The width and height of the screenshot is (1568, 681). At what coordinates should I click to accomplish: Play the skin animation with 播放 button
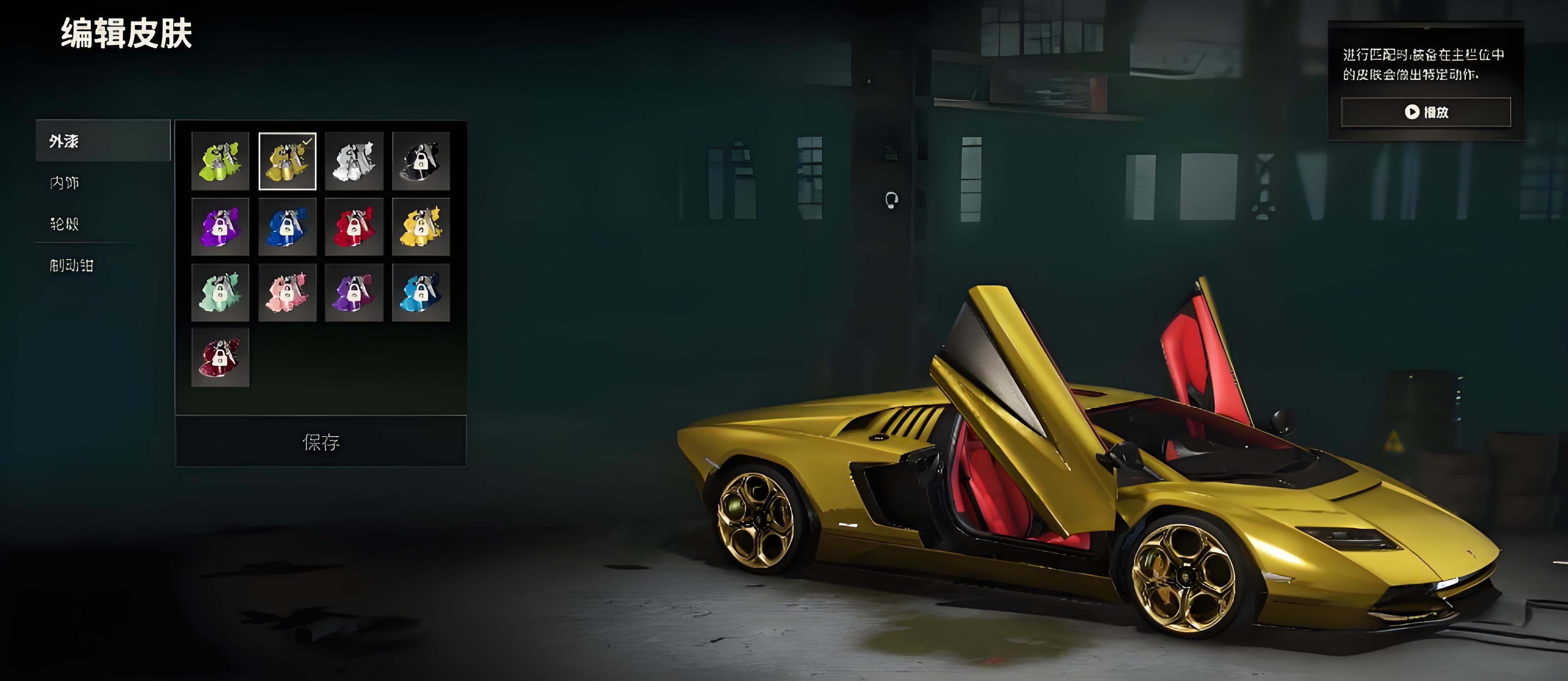[x=1426, y=112]
